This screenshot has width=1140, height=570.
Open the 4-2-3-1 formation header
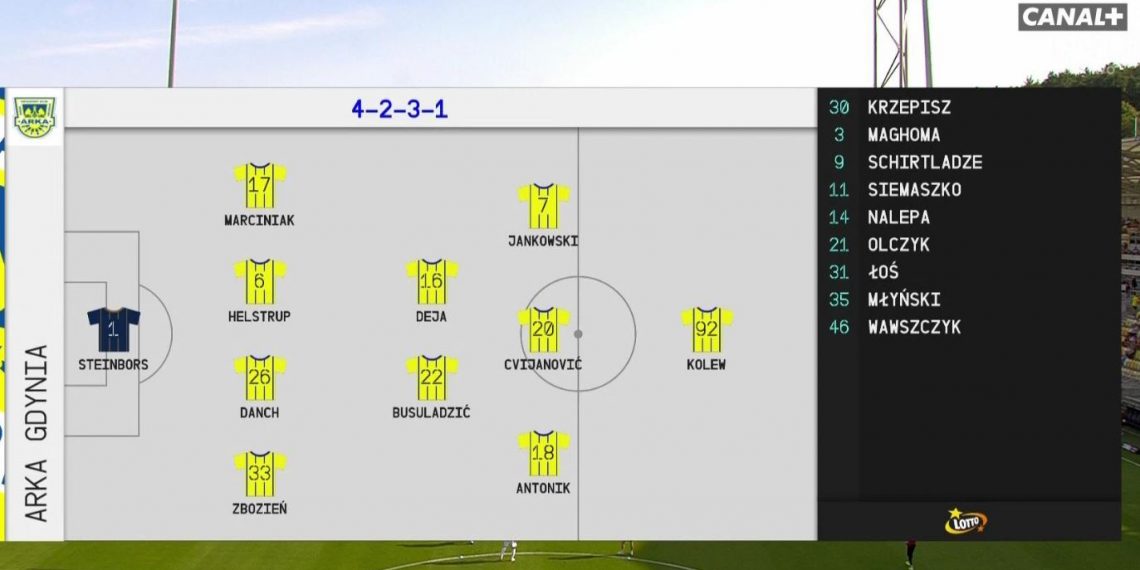click(399, 109)
